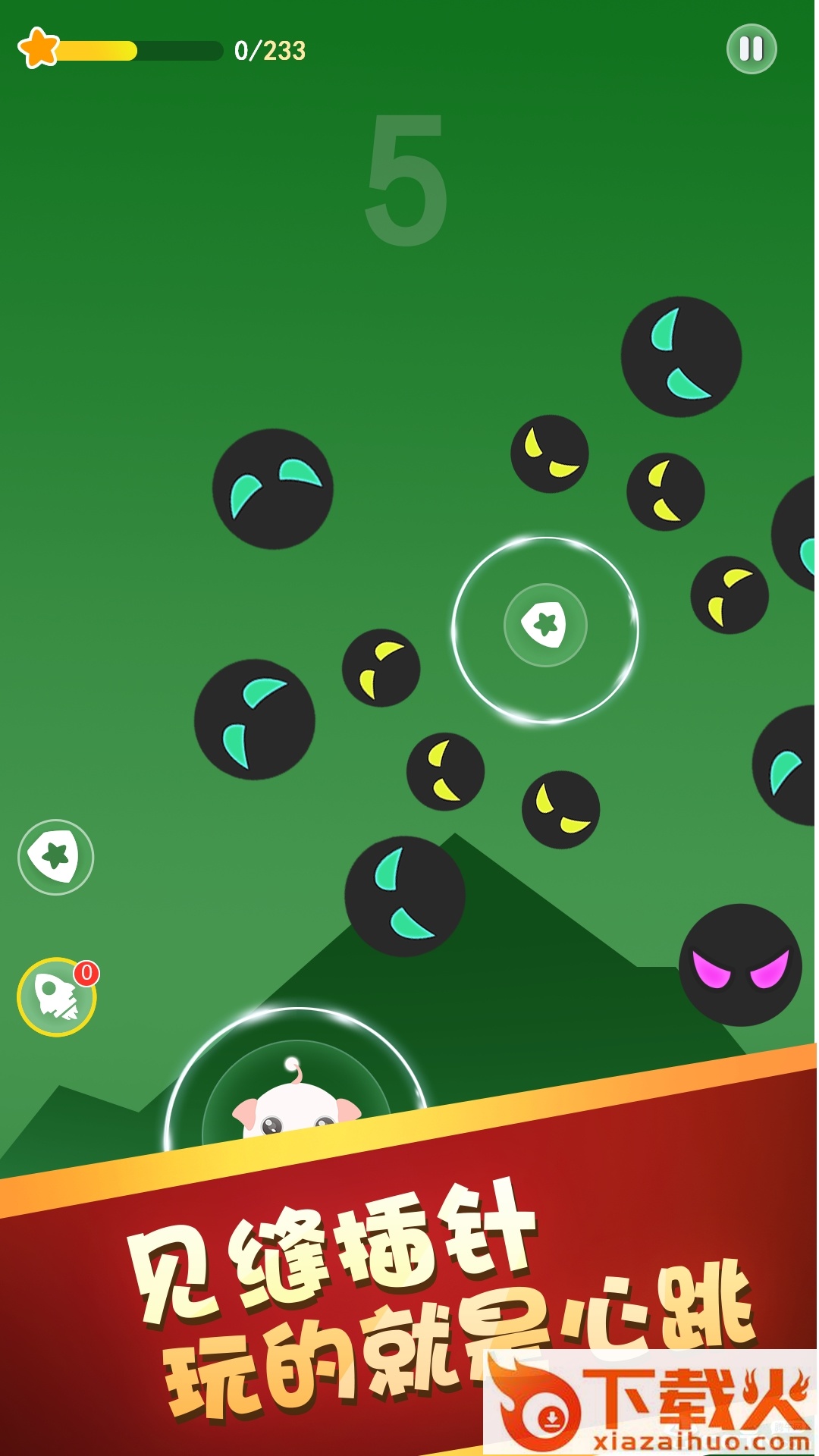819x1456 pixels.
Task: Pause the game
Action: click(x=751, y=49)
